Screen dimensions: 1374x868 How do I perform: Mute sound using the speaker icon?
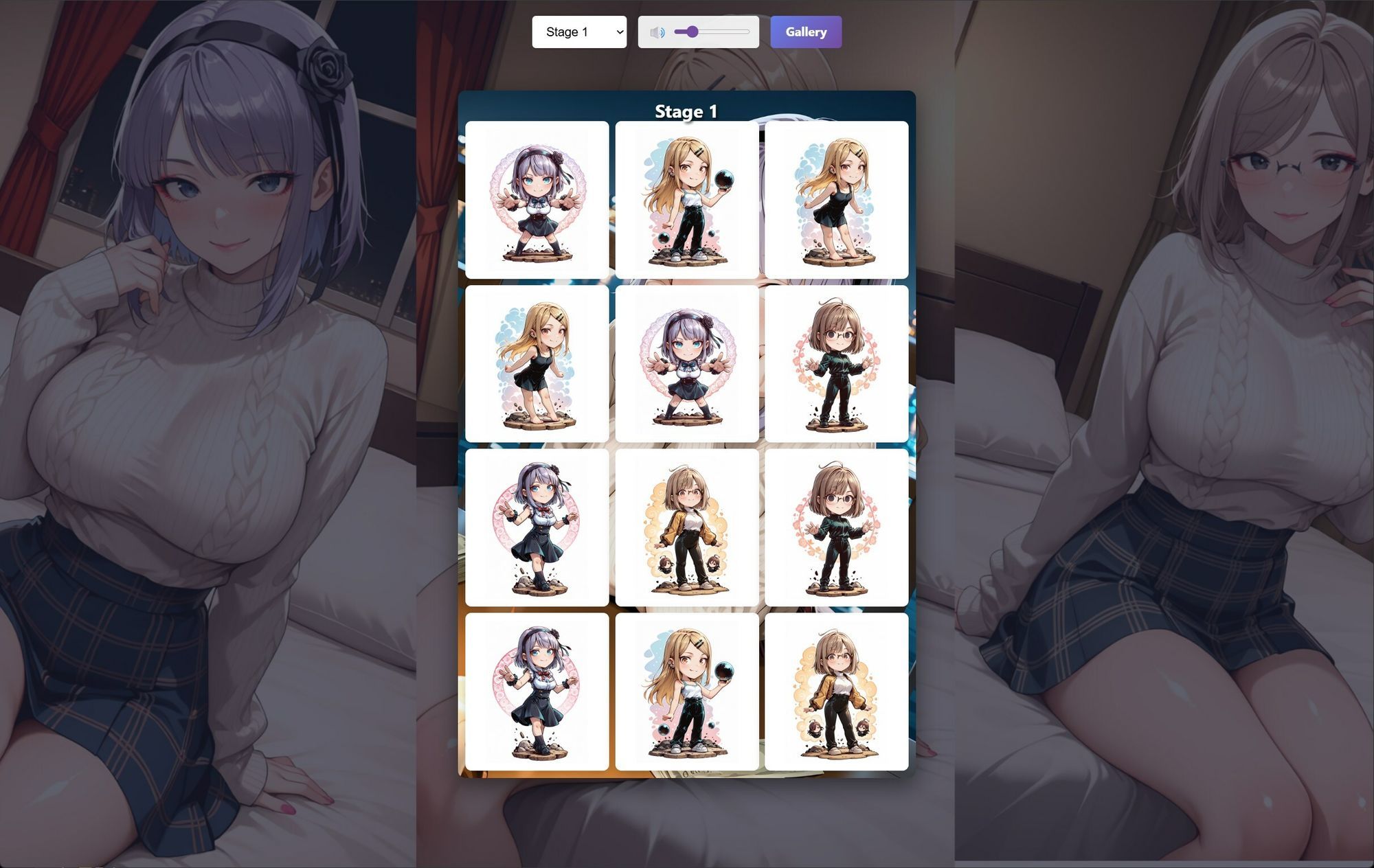(657, 31)
